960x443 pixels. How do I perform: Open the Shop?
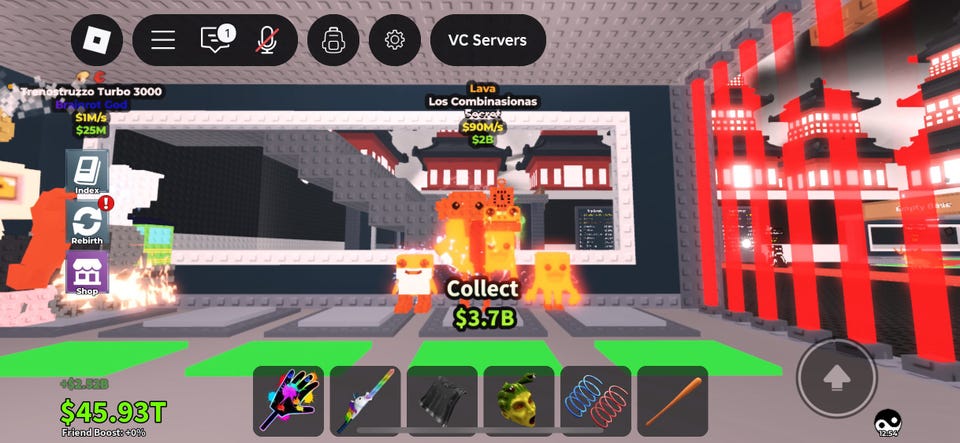[x=87, y=273]
